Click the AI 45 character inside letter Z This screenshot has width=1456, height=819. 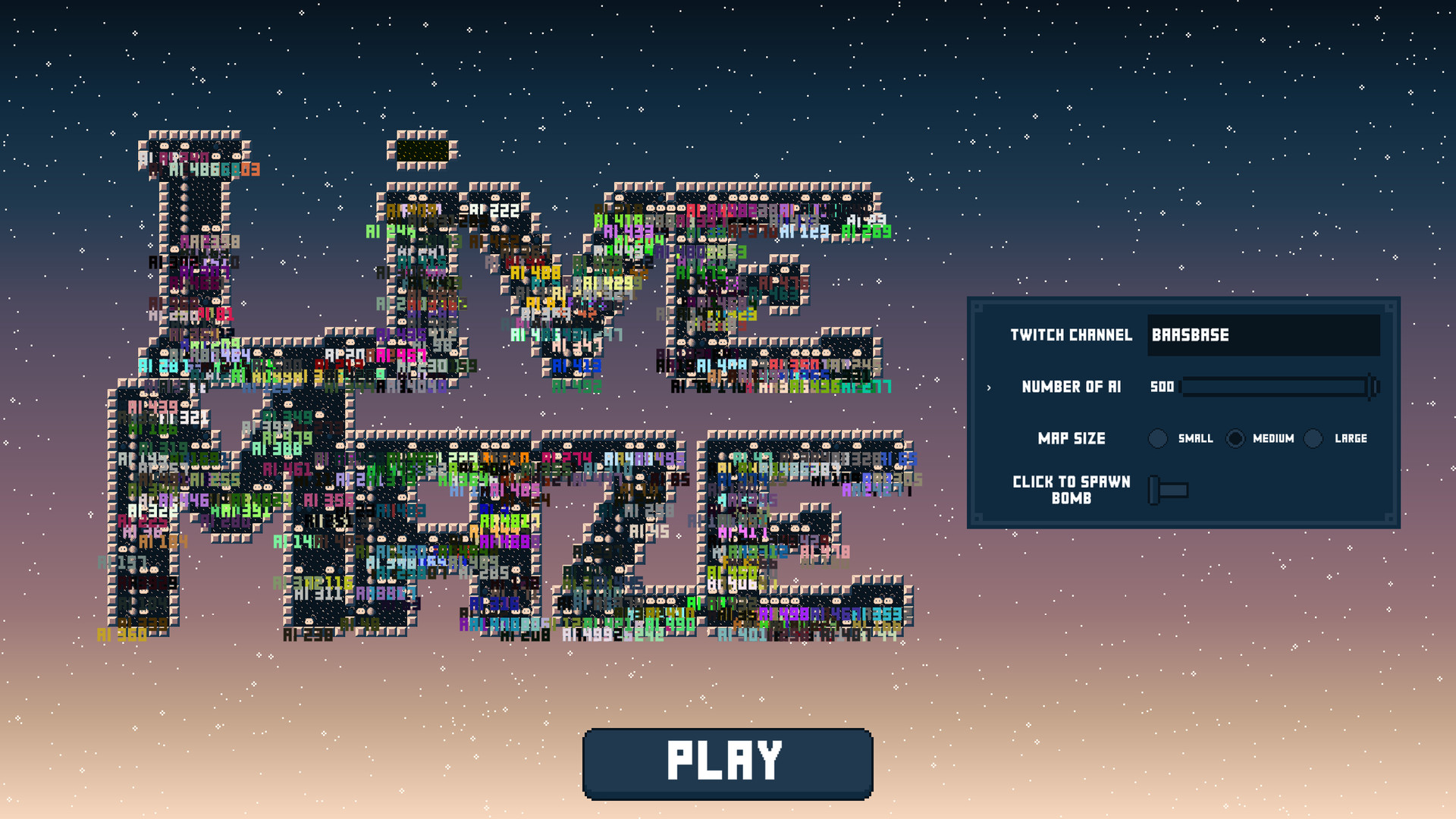(x=649, y=532)
